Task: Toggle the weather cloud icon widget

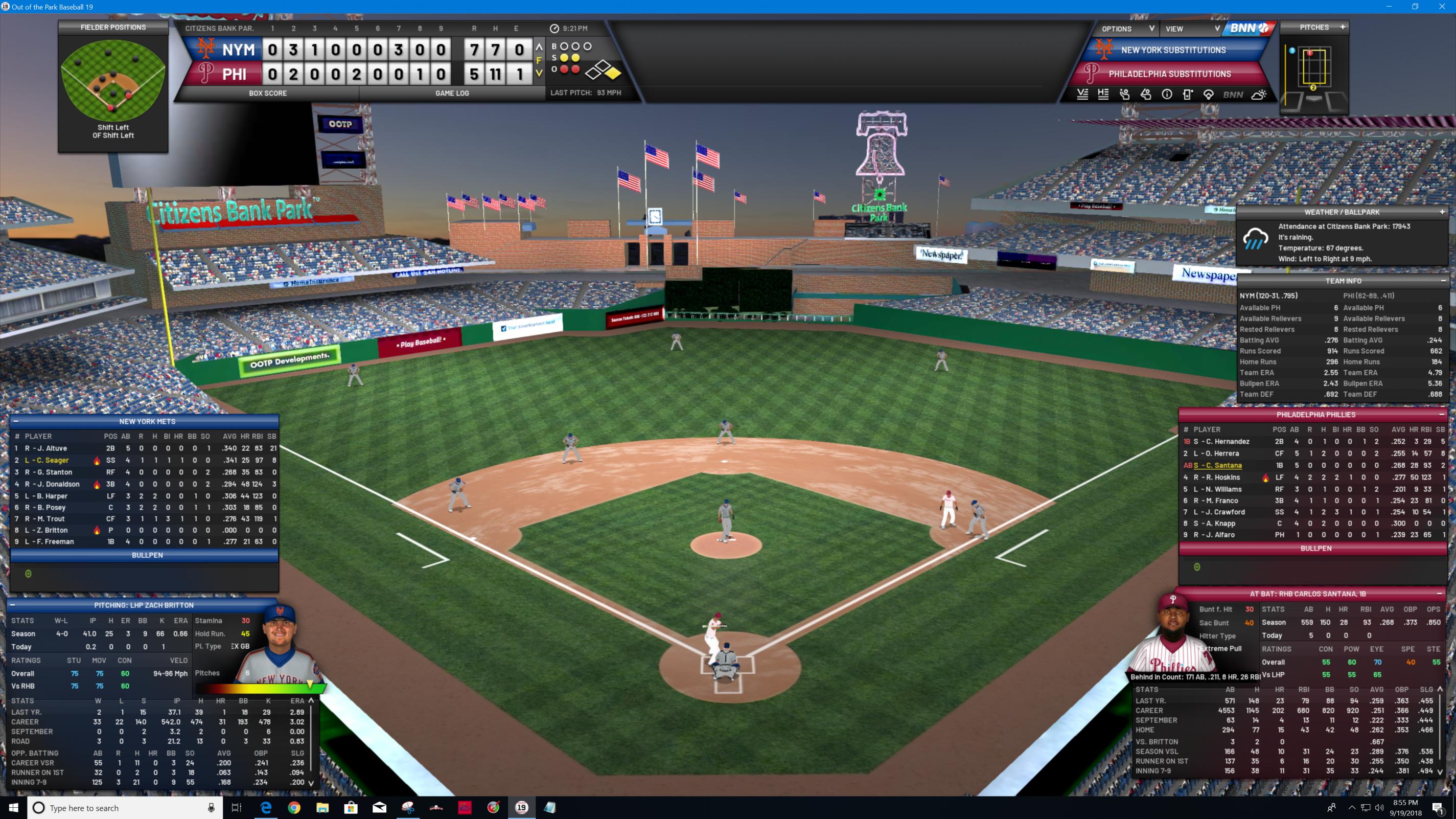Action: click(x=1259, y=95)
